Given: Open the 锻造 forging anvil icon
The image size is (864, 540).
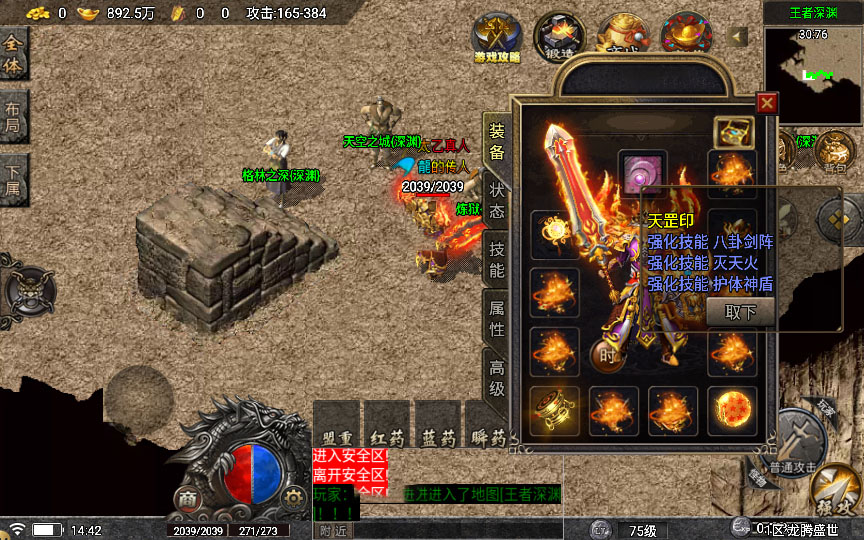Looking at the screenshot, I should pos(558,36).
